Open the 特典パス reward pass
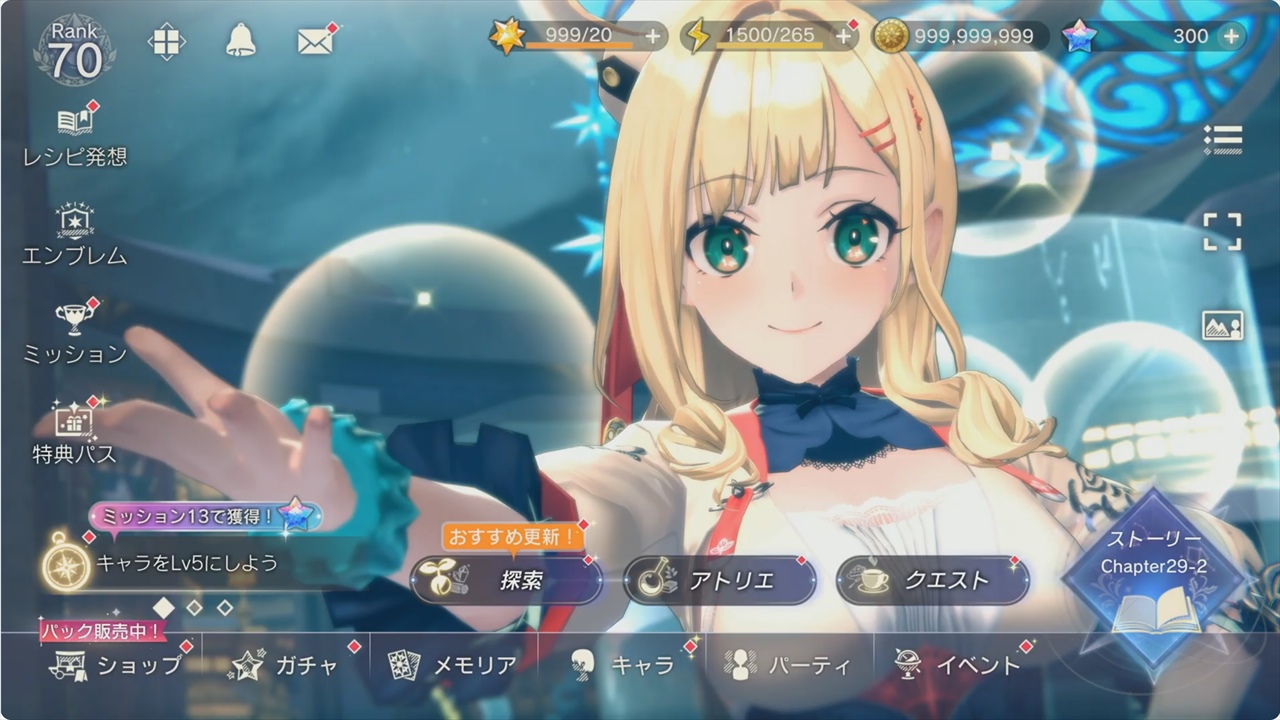 point(75,434)
